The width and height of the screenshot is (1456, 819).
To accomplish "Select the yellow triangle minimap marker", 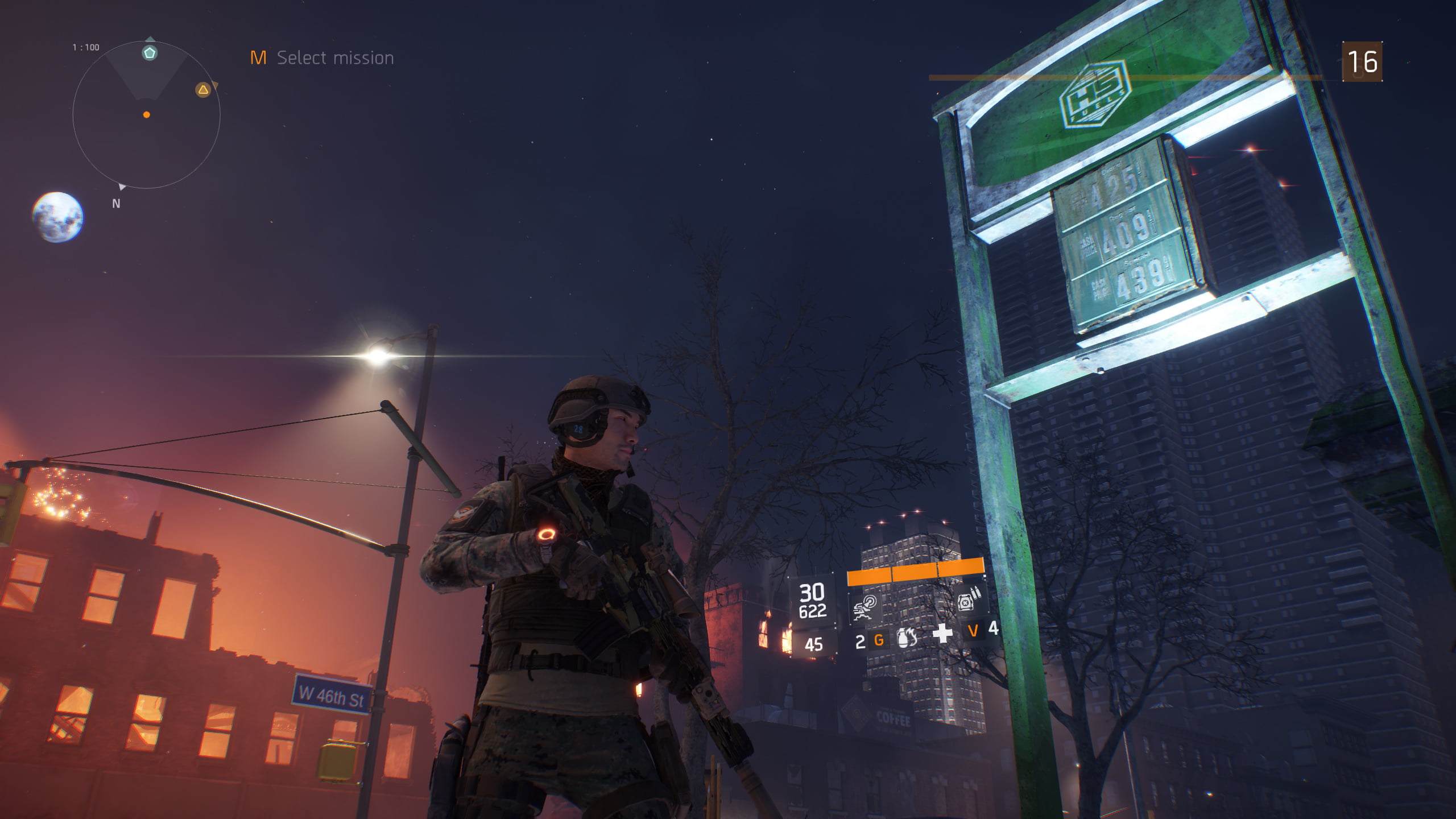I will pyautogui.click(x=203, y=90).
